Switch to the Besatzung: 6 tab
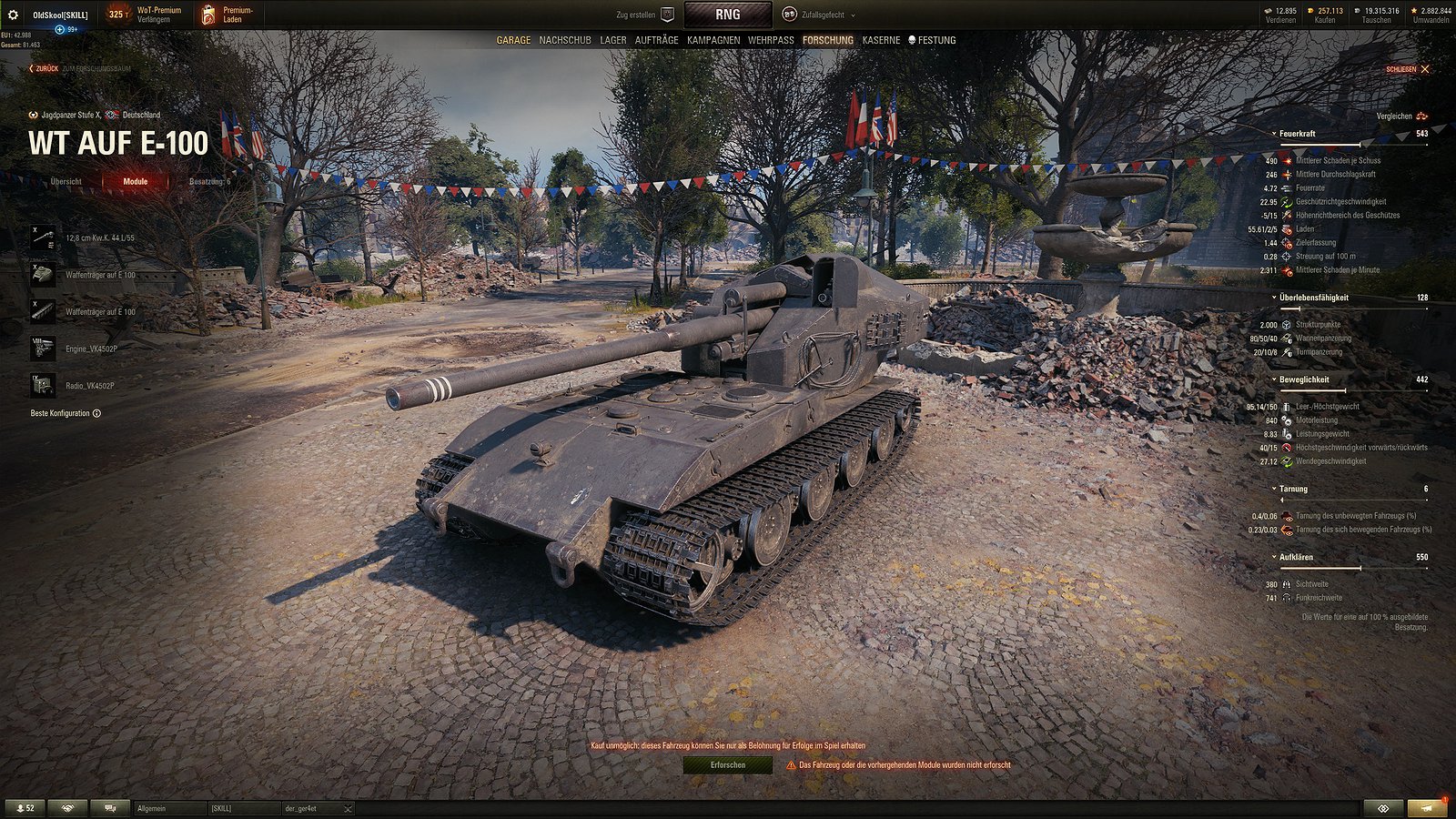The height and width of the screenshot is (819, 1456). pyautogui.click(x=208, y=181)
